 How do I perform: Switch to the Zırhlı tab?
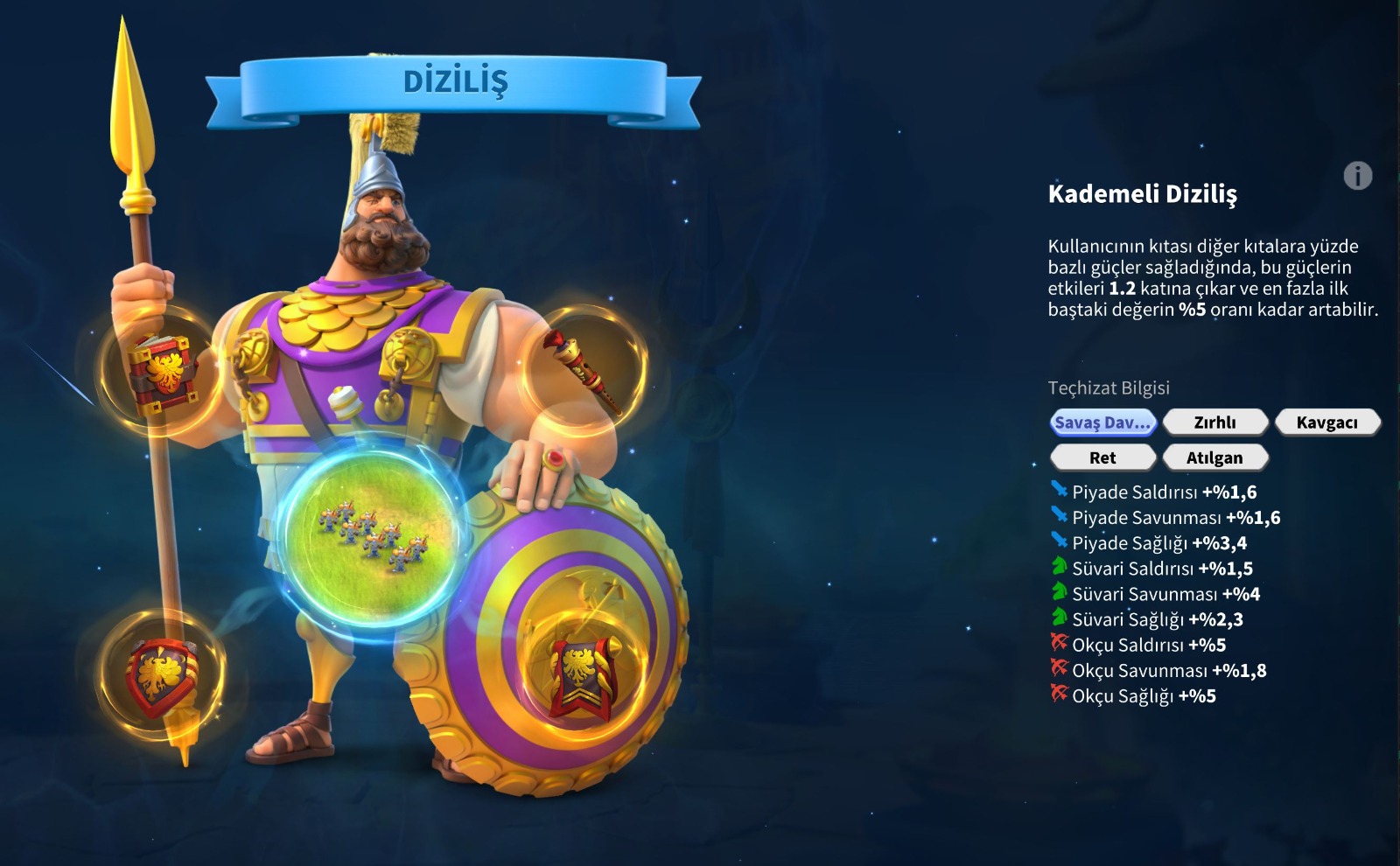(x=1214, y=423)
